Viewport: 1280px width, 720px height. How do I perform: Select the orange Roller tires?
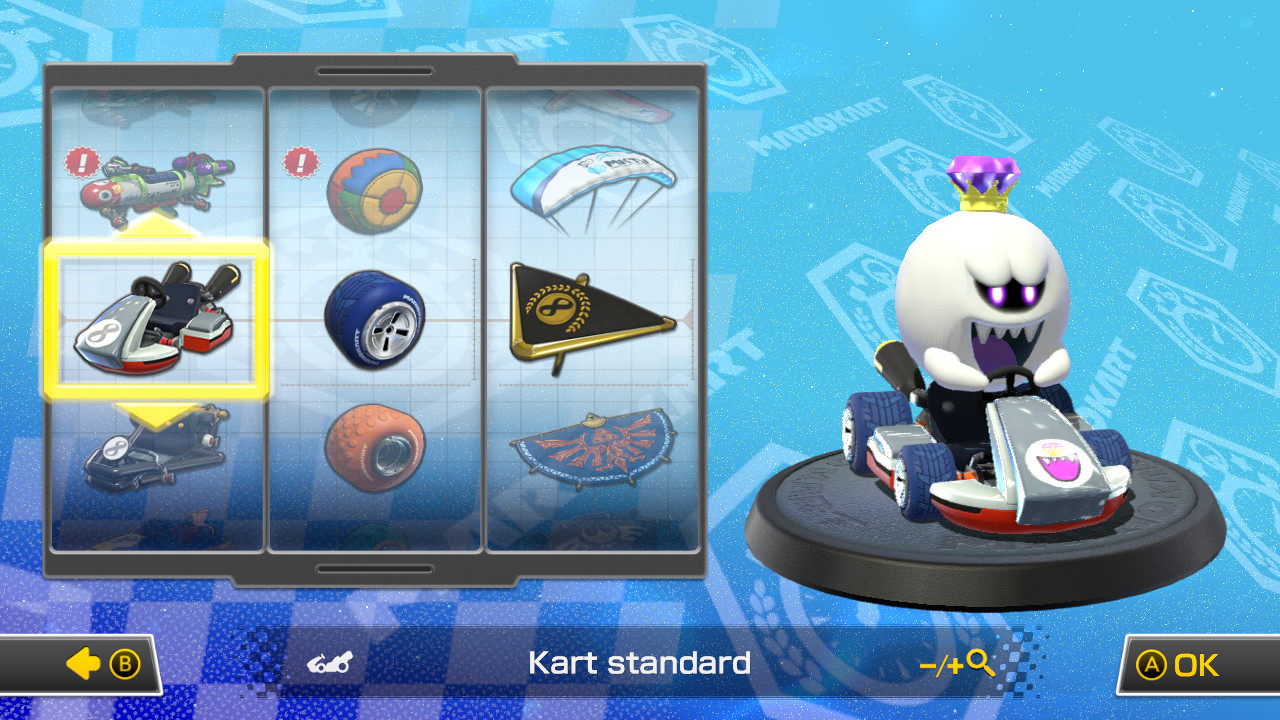[375, 448]
